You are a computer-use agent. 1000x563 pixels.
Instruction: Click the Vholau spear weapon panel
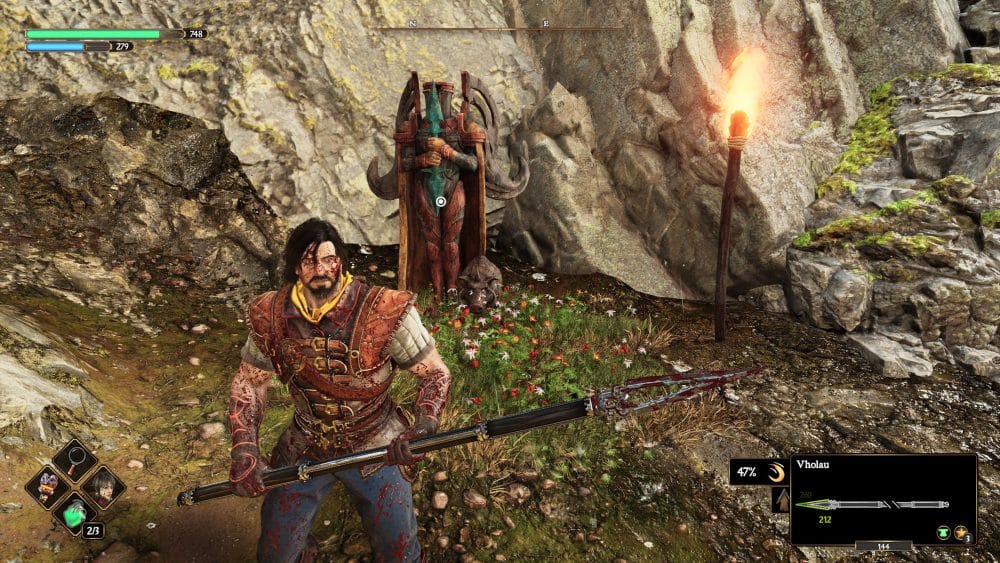(x=882, y=499)
